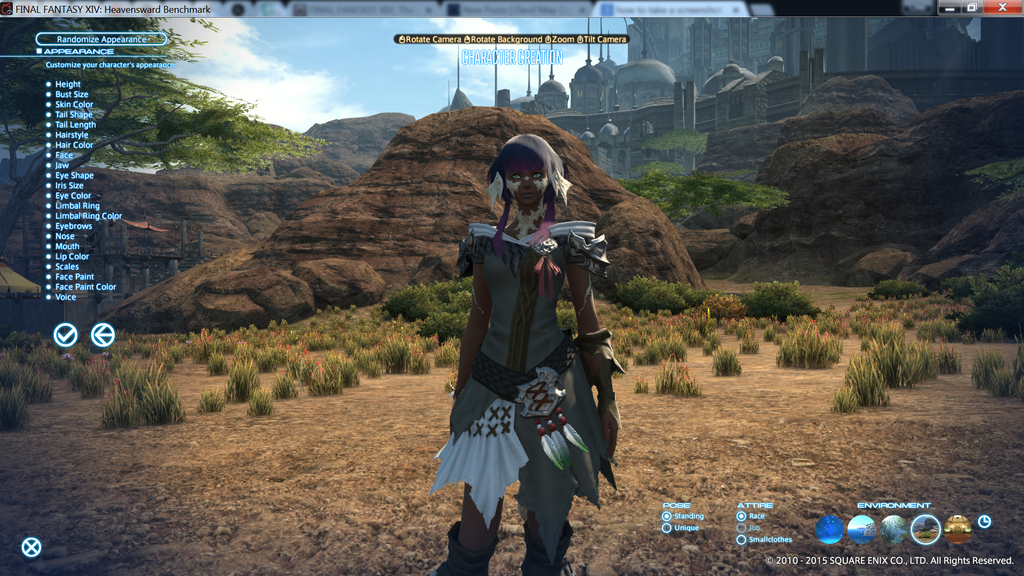Screen dimensions: 1024x576
Task: Click the Randomize Appearance button
Action: [100, 39]
